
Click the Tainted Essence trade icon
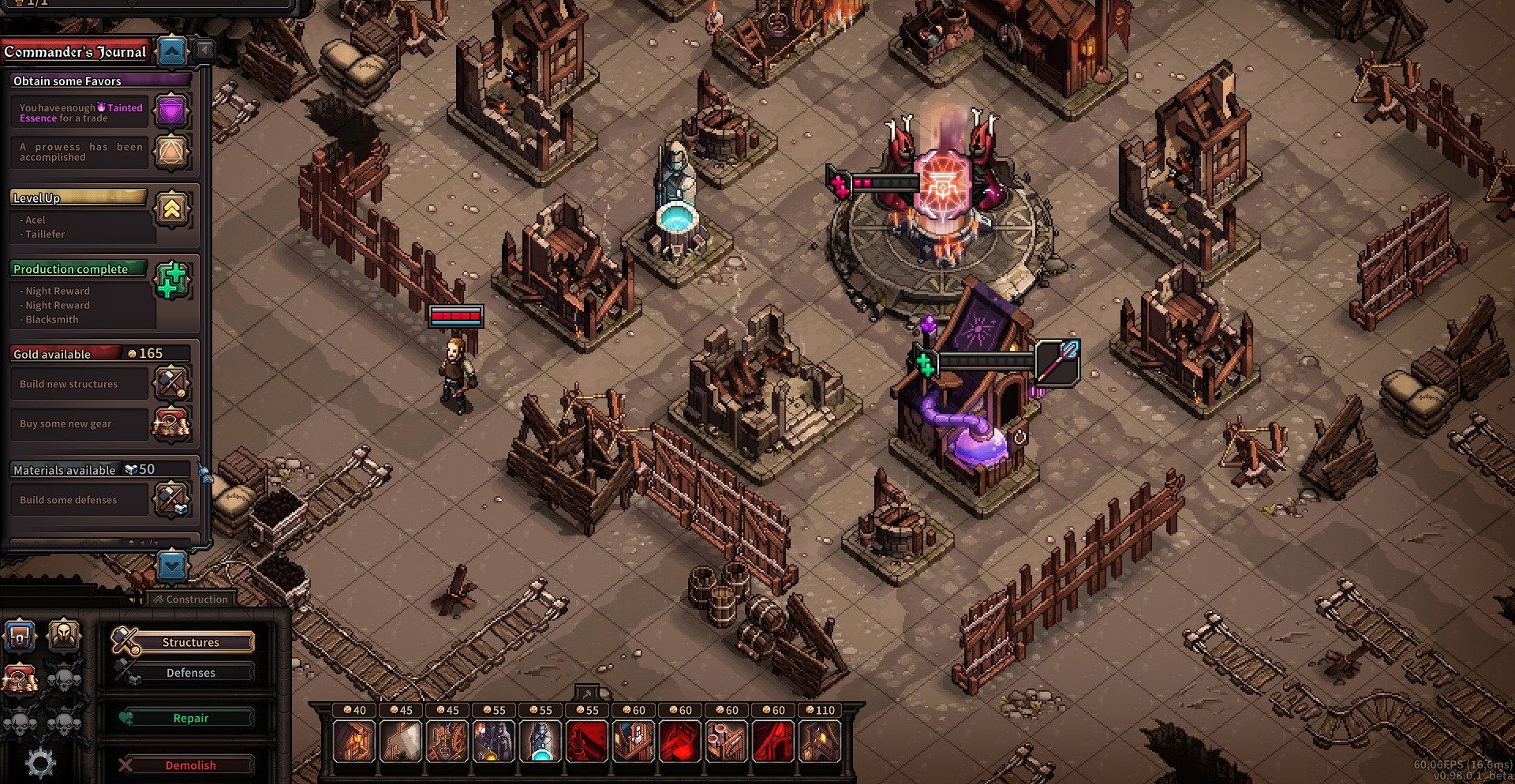(x=171, y=112)
